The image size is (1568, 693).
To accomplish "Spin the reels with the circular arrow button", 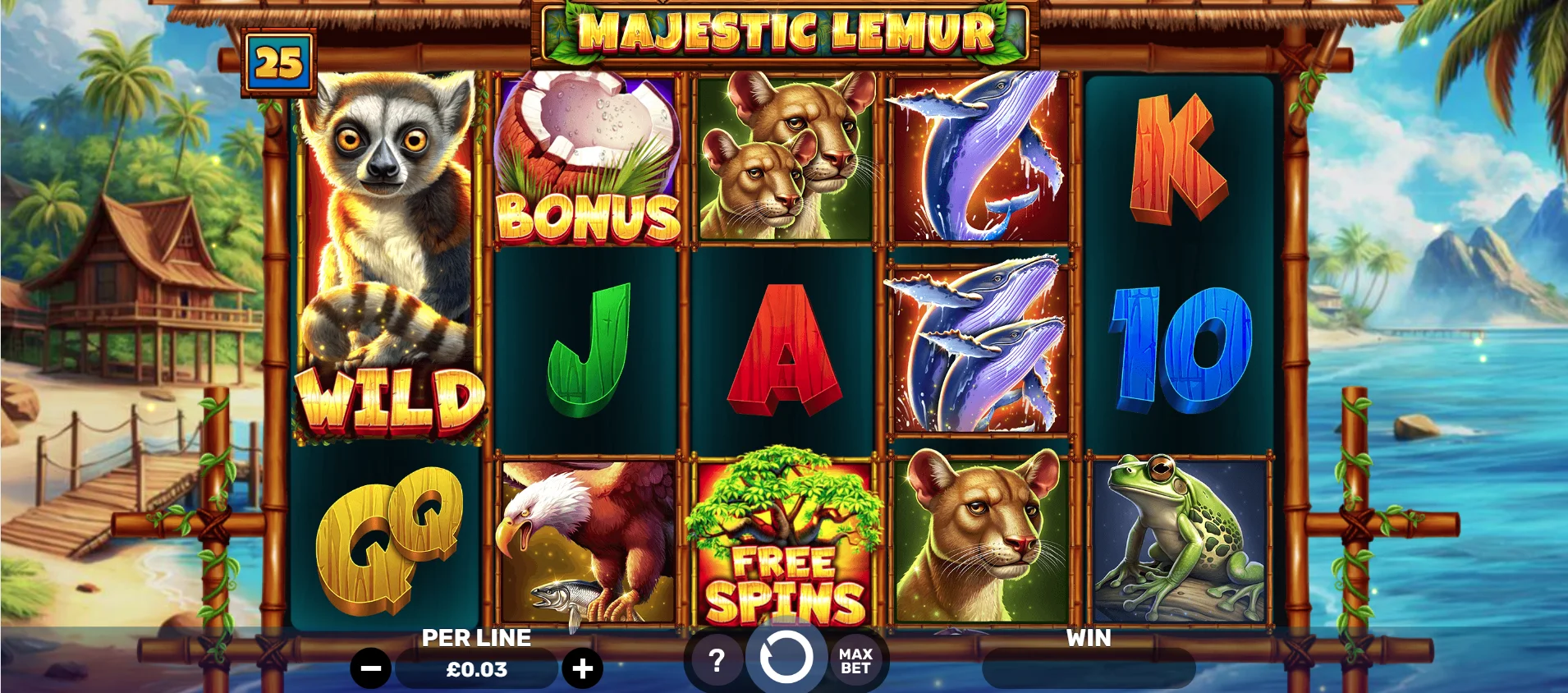I will 786,658.
